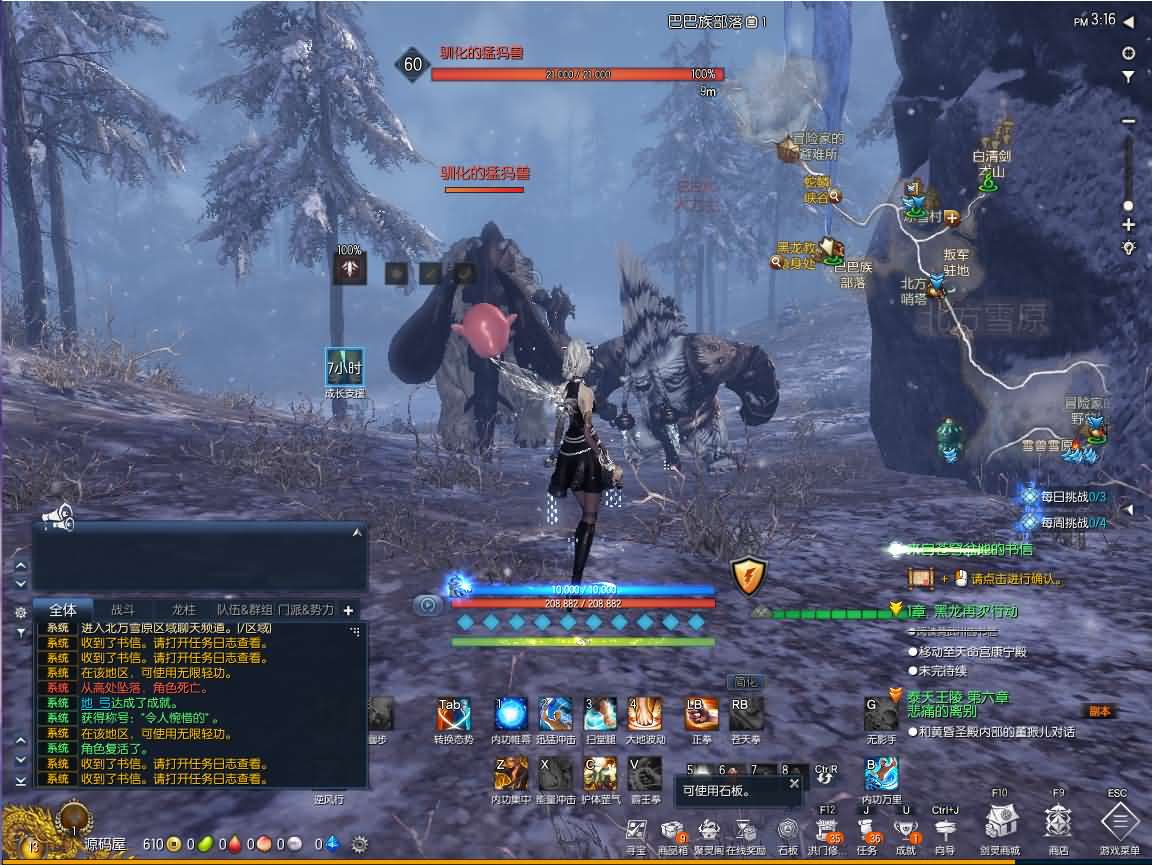Open the 剑灵商城 shop
The image size is (1152, 865).
click(1000, 823)
